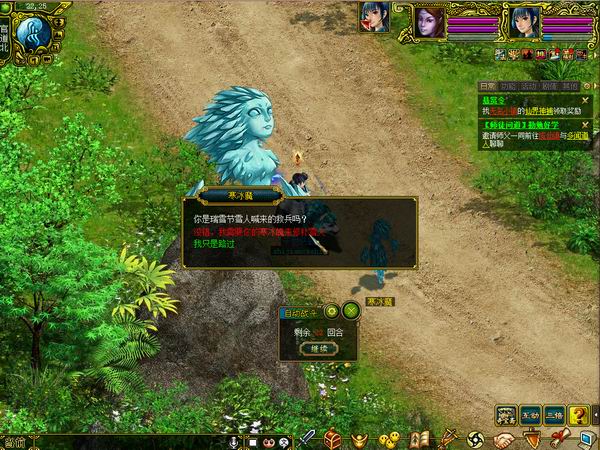Switch to the 其他 tab in tracker
Screen dimensions: 600x450
tap(571, 86)
